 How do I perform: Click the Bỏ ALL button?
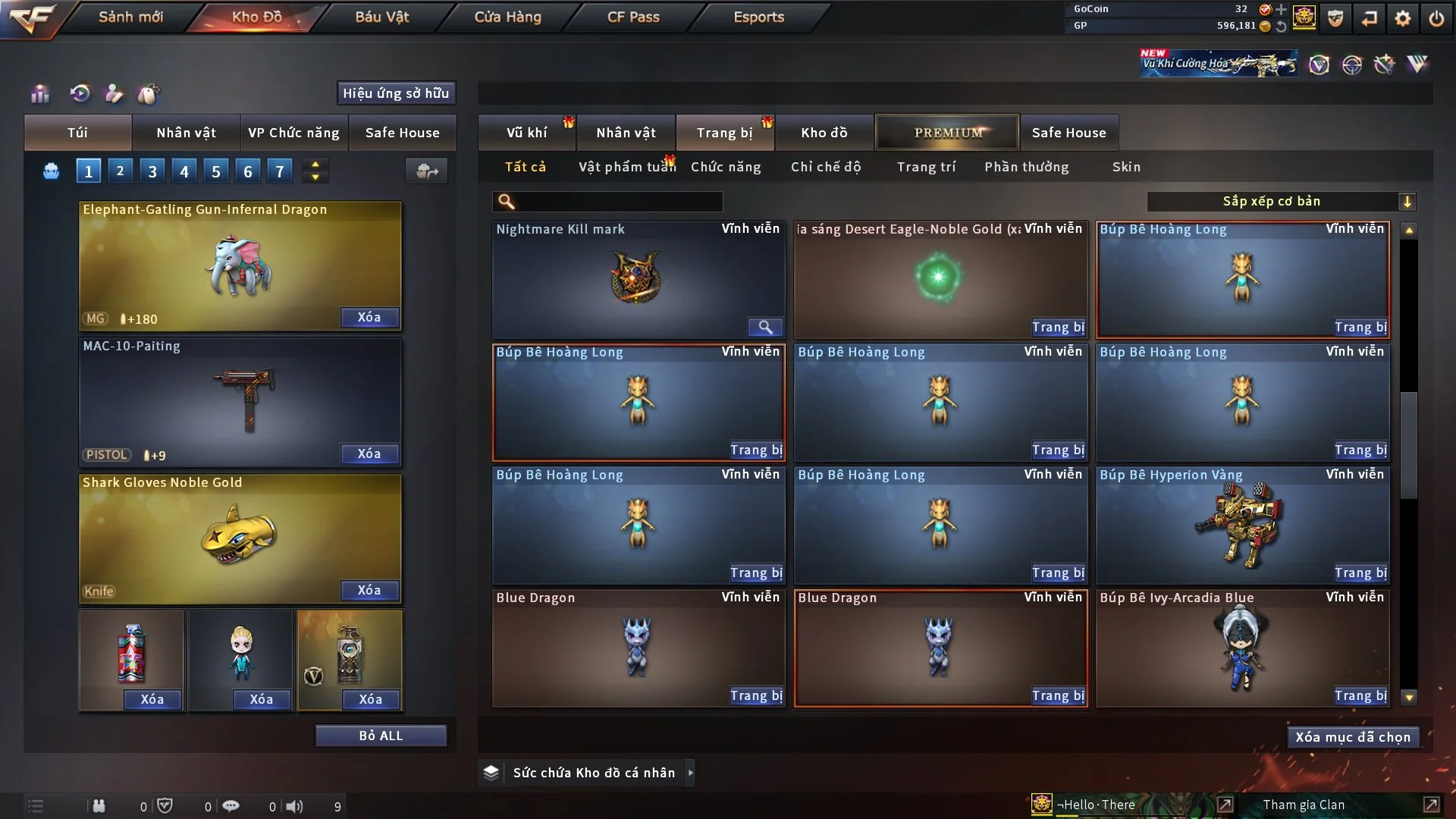point(381,736)
